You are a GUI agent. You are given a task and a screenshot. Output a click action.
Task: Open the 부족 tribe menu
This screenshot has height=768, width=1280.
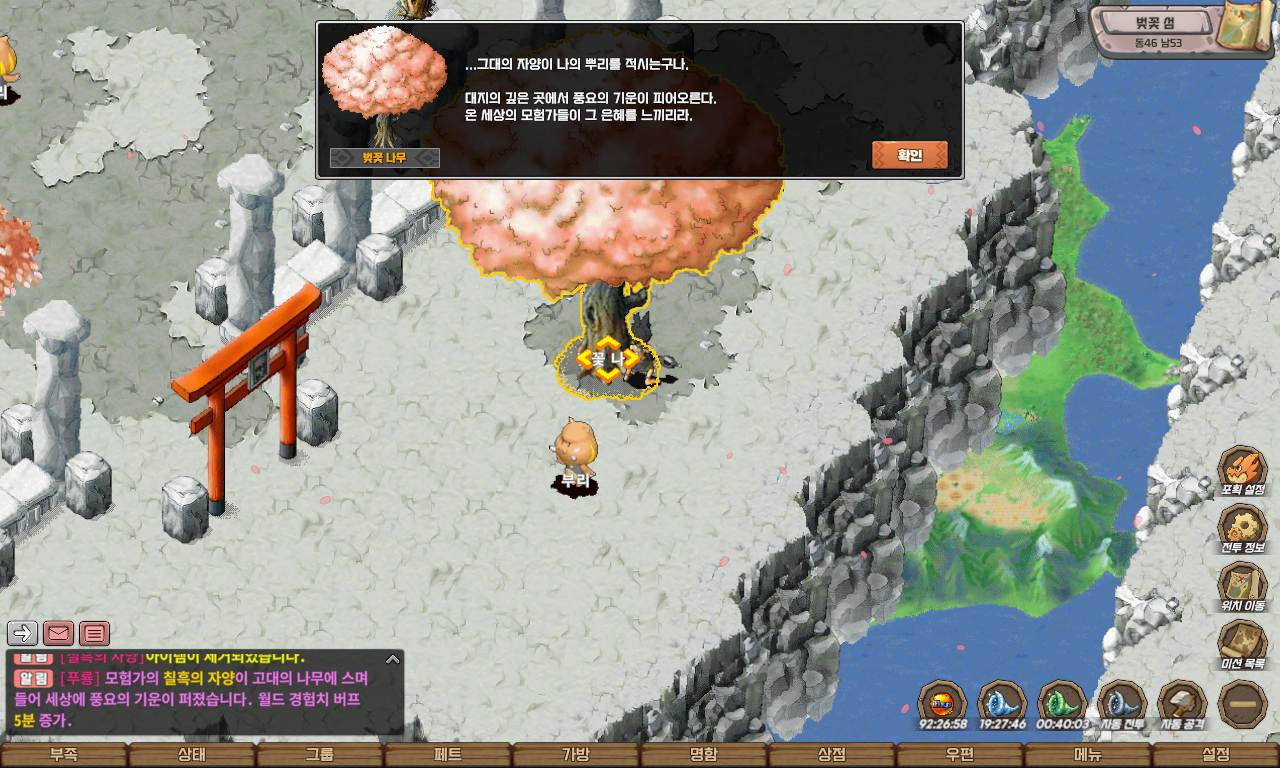64,755
